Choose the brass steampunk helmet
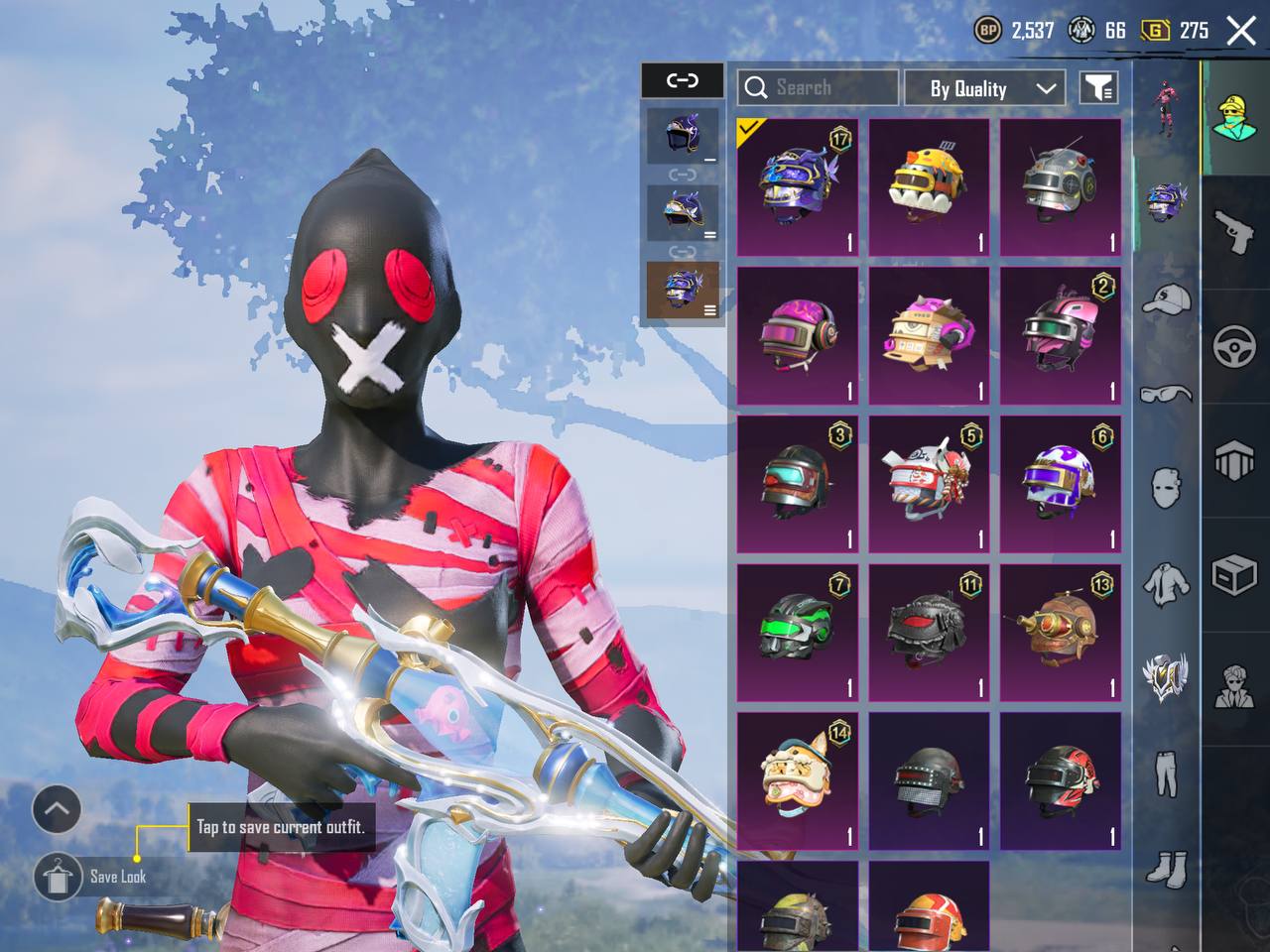This screenshot has height=952, width=1270. (x=1060, y=633)
